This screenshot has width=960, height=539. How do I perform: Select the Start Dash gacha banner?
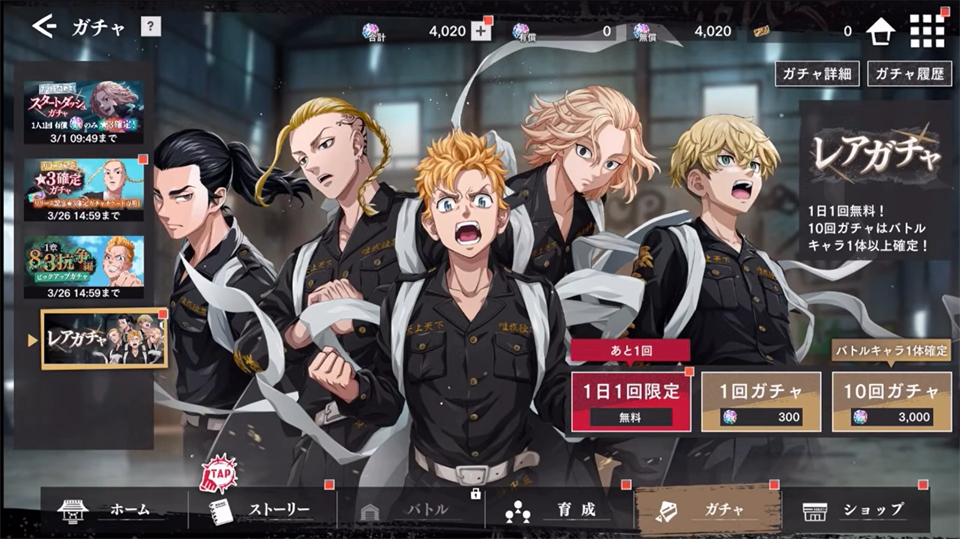point(84,112)
